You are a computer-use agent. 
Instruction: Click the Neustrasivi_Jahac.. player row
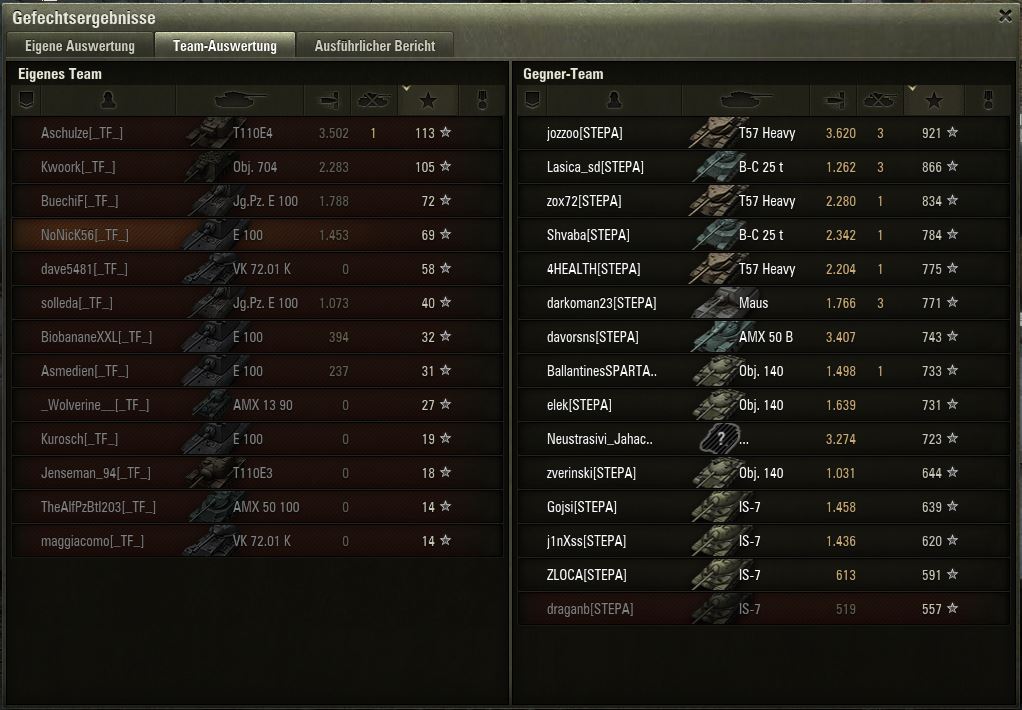[600, 439]
